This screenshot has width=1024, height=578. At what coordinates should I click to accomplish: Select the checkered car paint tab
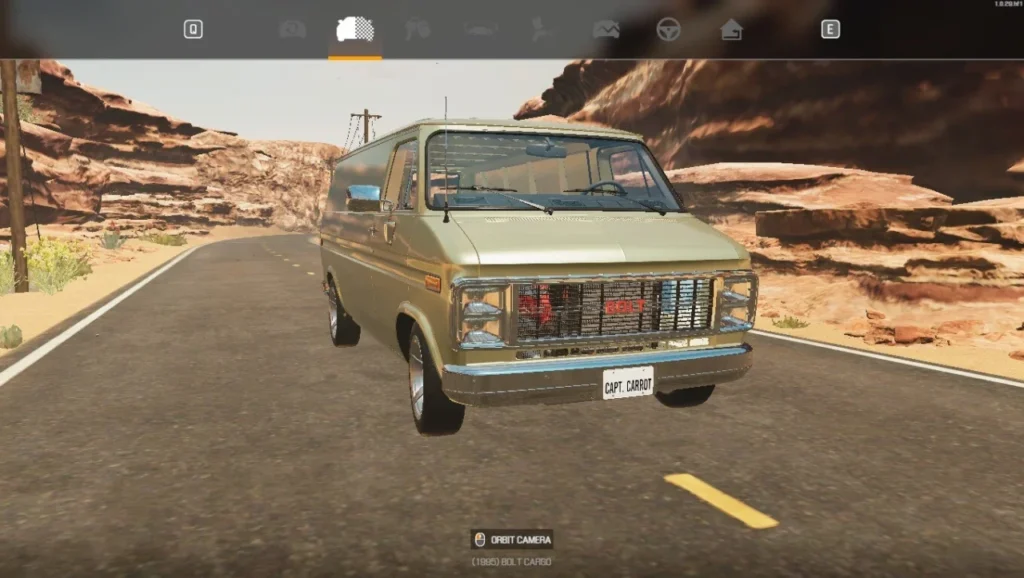[355, 30]
